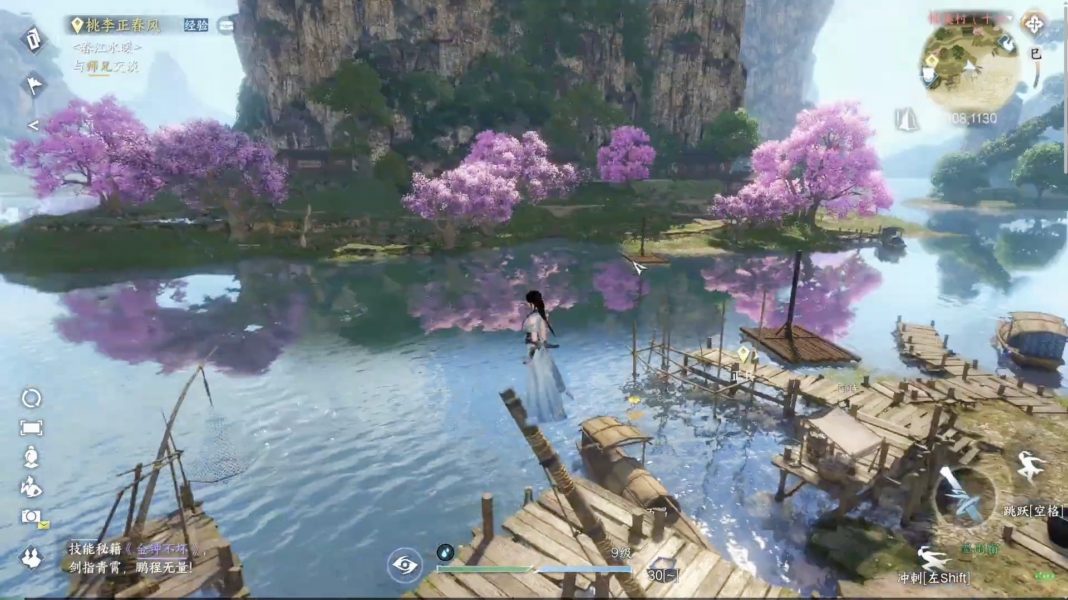Click the circular refresh arrows icon
This screenshot has height=600, width=1068.
tap(31, 398)
